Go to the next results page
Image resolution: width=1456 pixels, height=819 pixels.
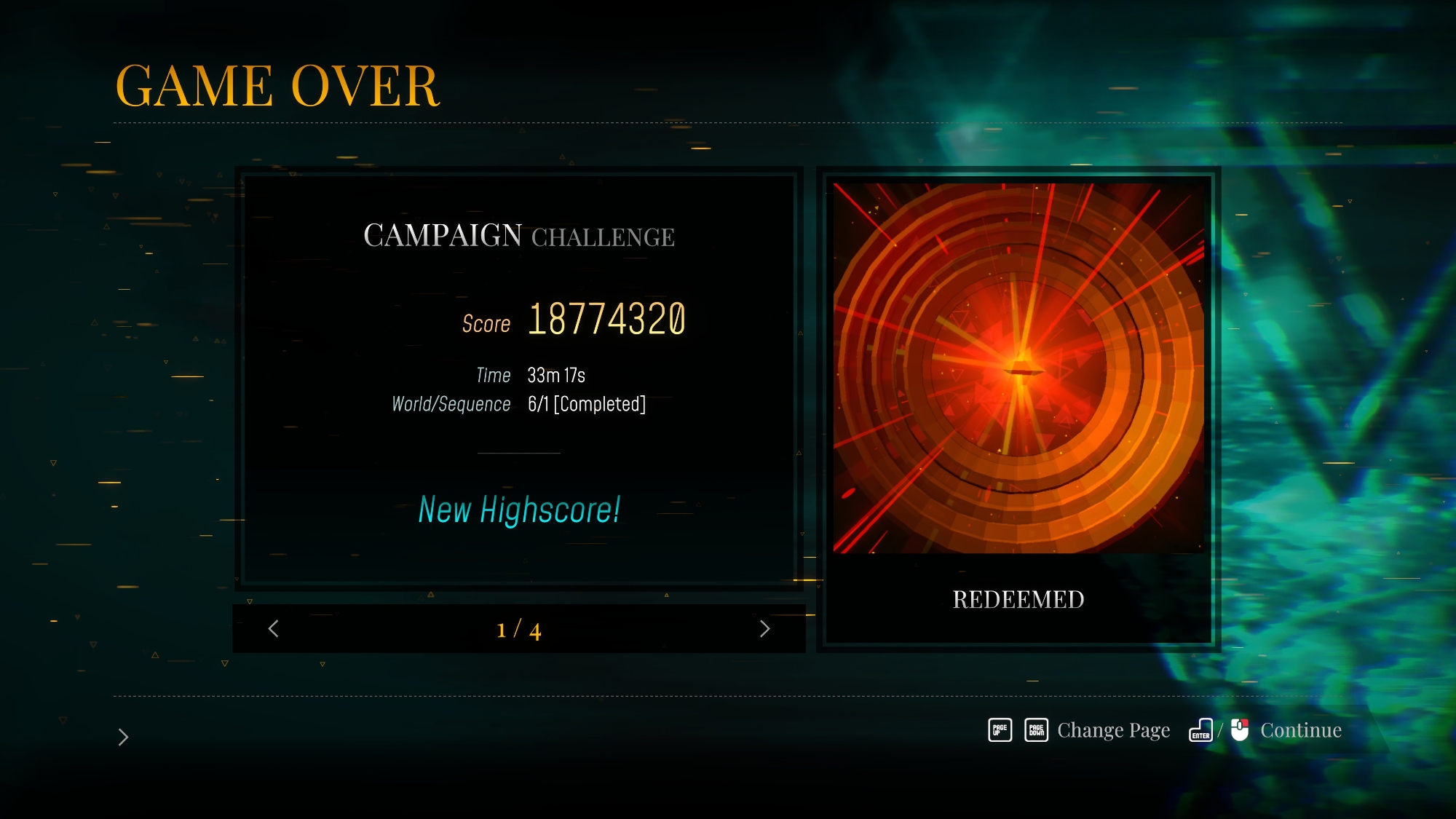tap(764, 629)
